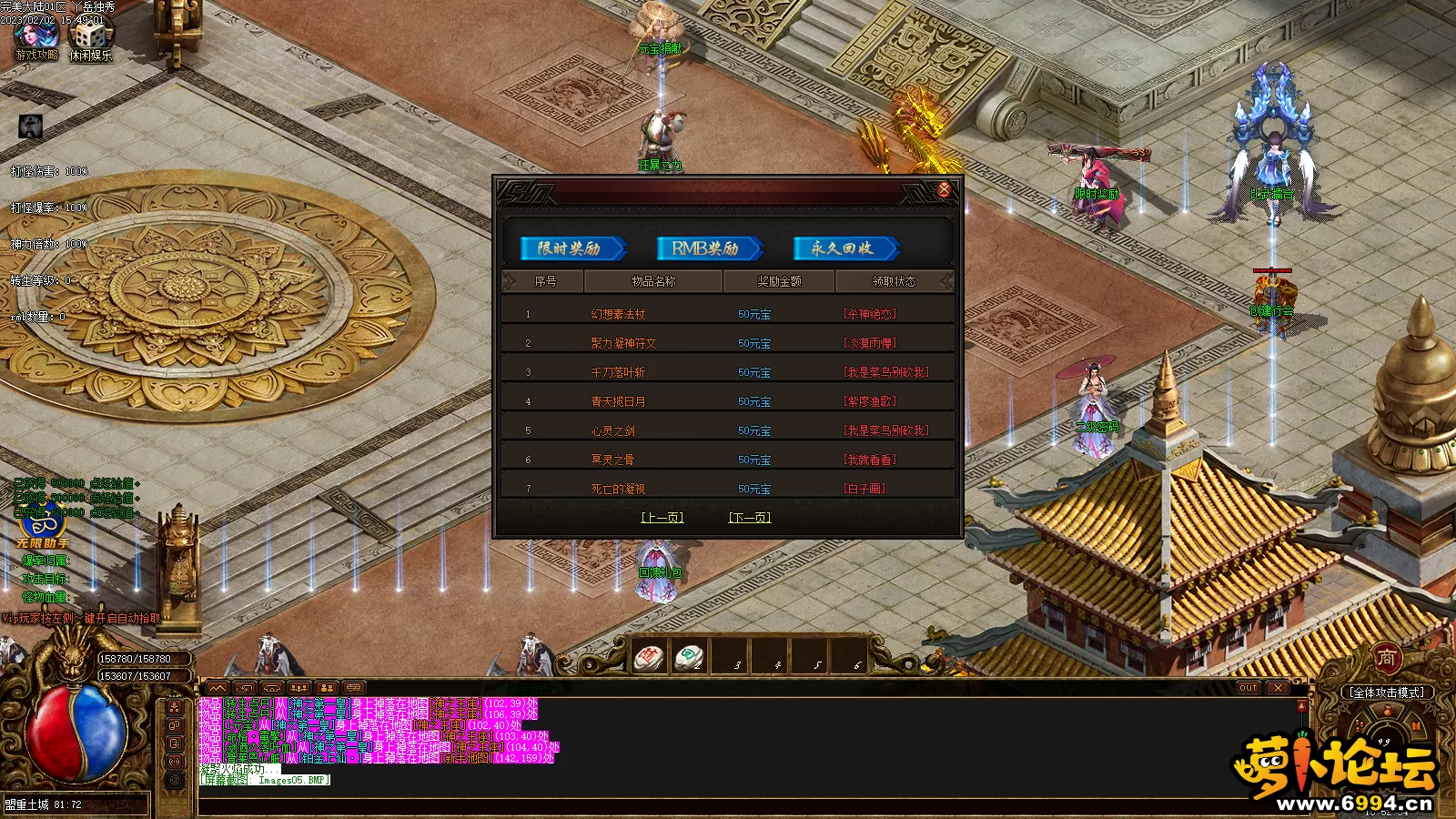Use the green tile item in hotbar slot two
1456x819 pixels.
(689, 657)
